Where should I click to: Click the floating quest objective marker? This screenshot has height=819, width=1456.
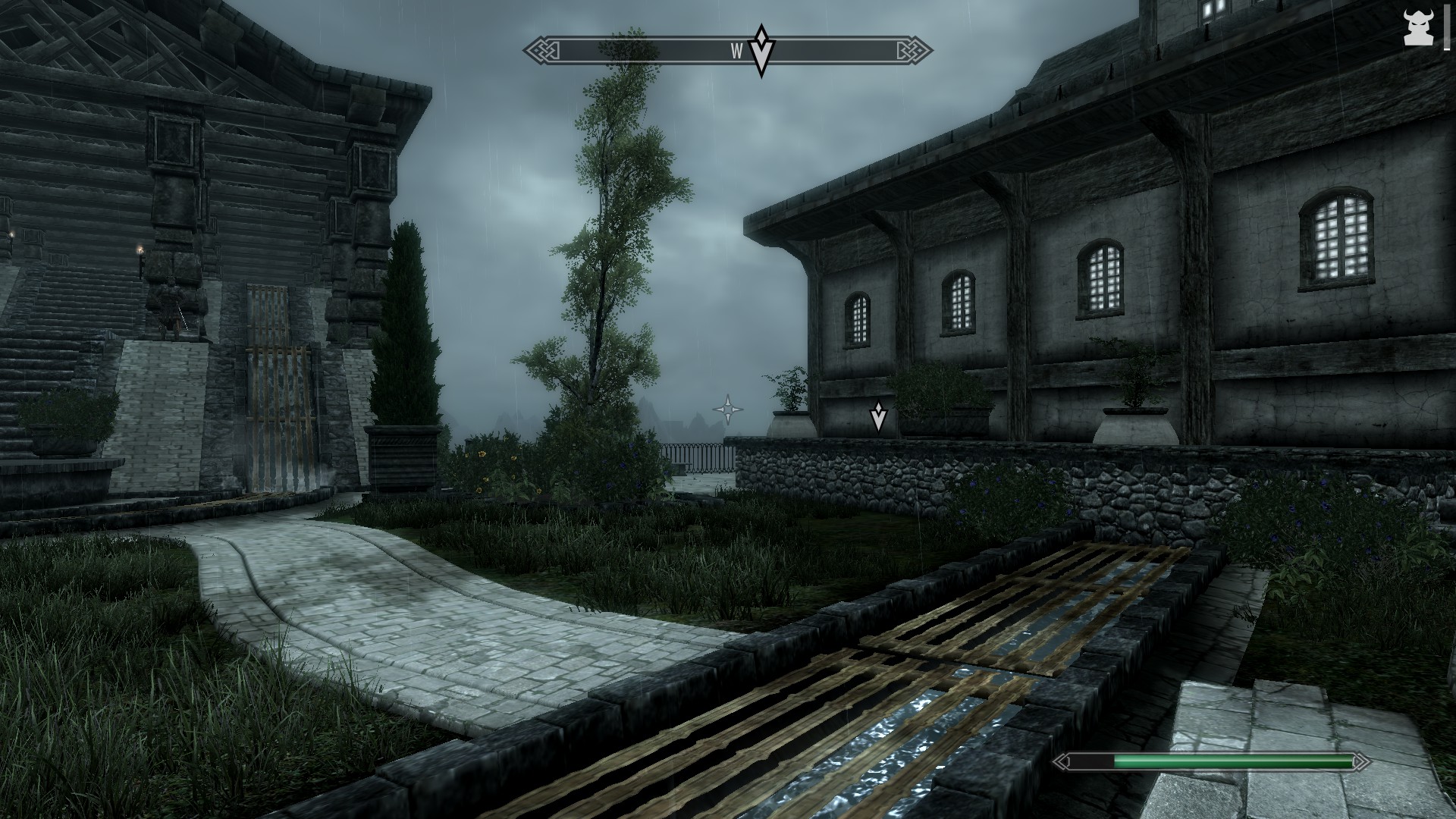point(878,416)
